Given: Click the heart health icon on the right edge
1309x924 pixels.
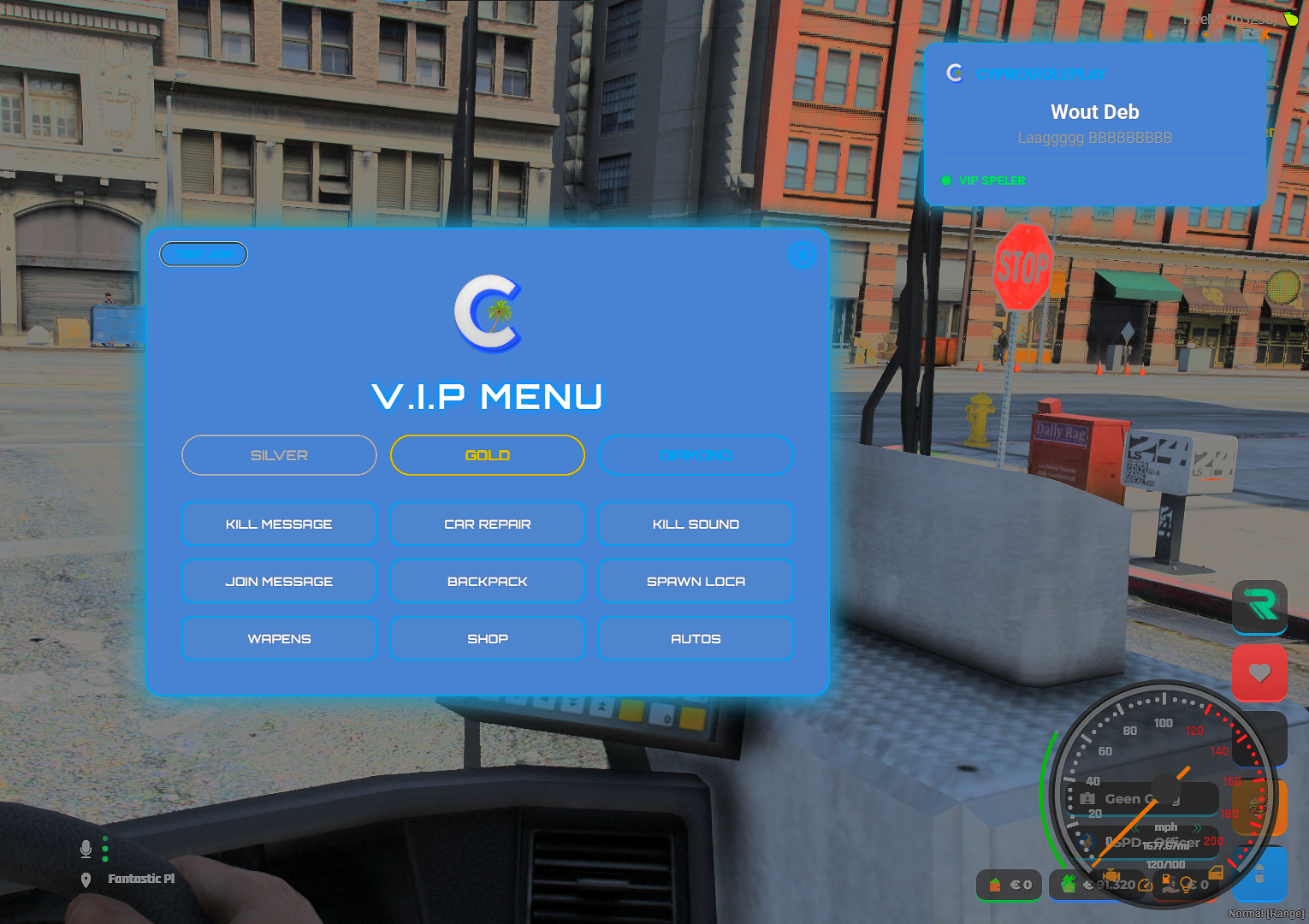Looking at the screenshot, I should pyautogui.click(x=1259, y=673).
